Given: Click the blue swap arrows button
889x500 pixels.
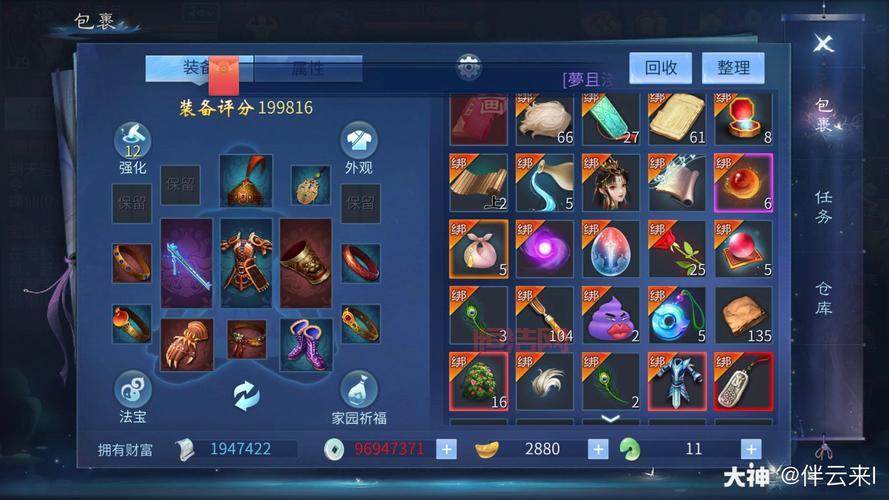Looking at the screenshot, I should [246, 396].
